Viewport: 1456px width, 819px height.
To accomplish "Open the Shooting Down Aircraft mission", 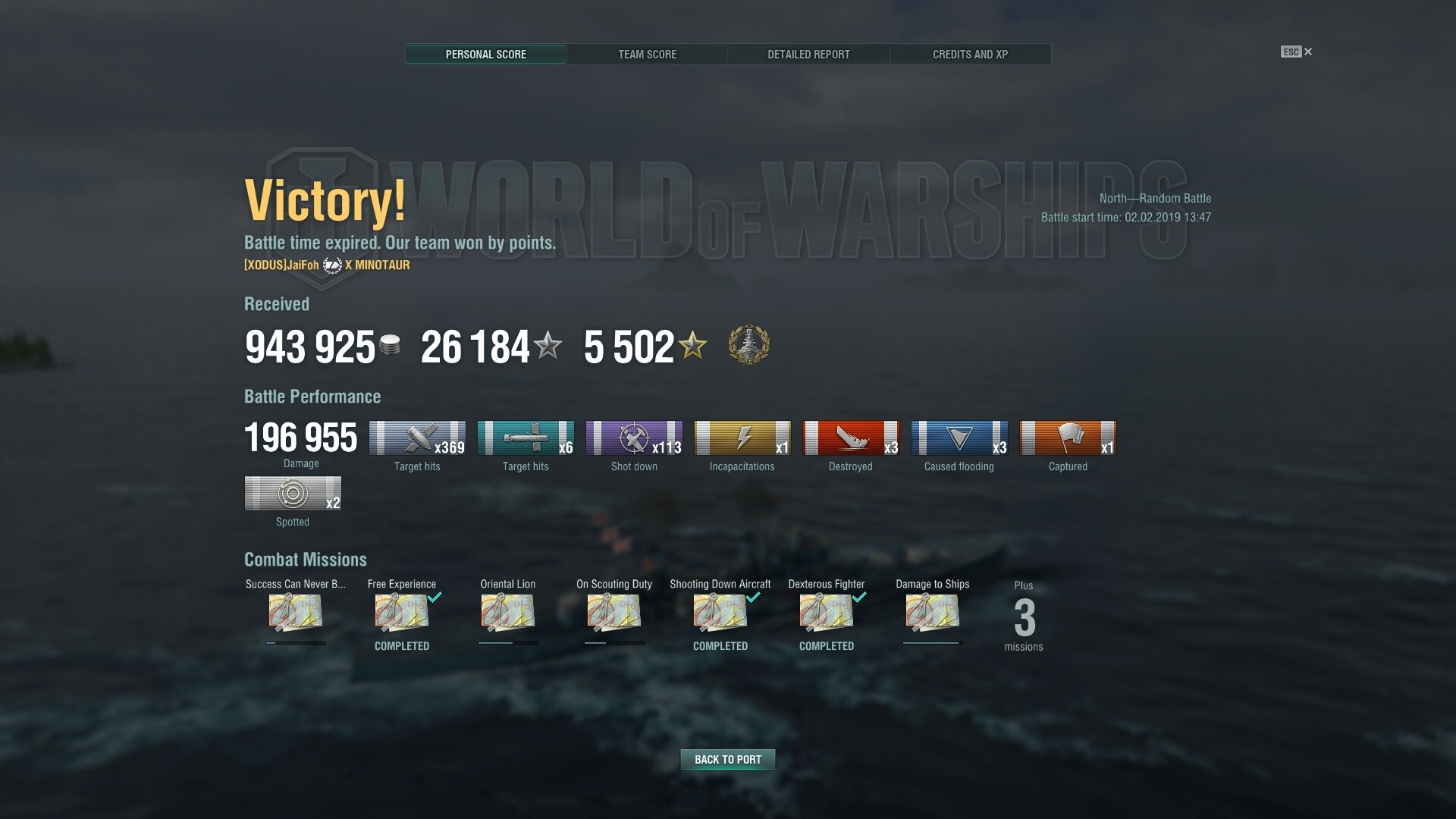I will [x=720, y=613].
